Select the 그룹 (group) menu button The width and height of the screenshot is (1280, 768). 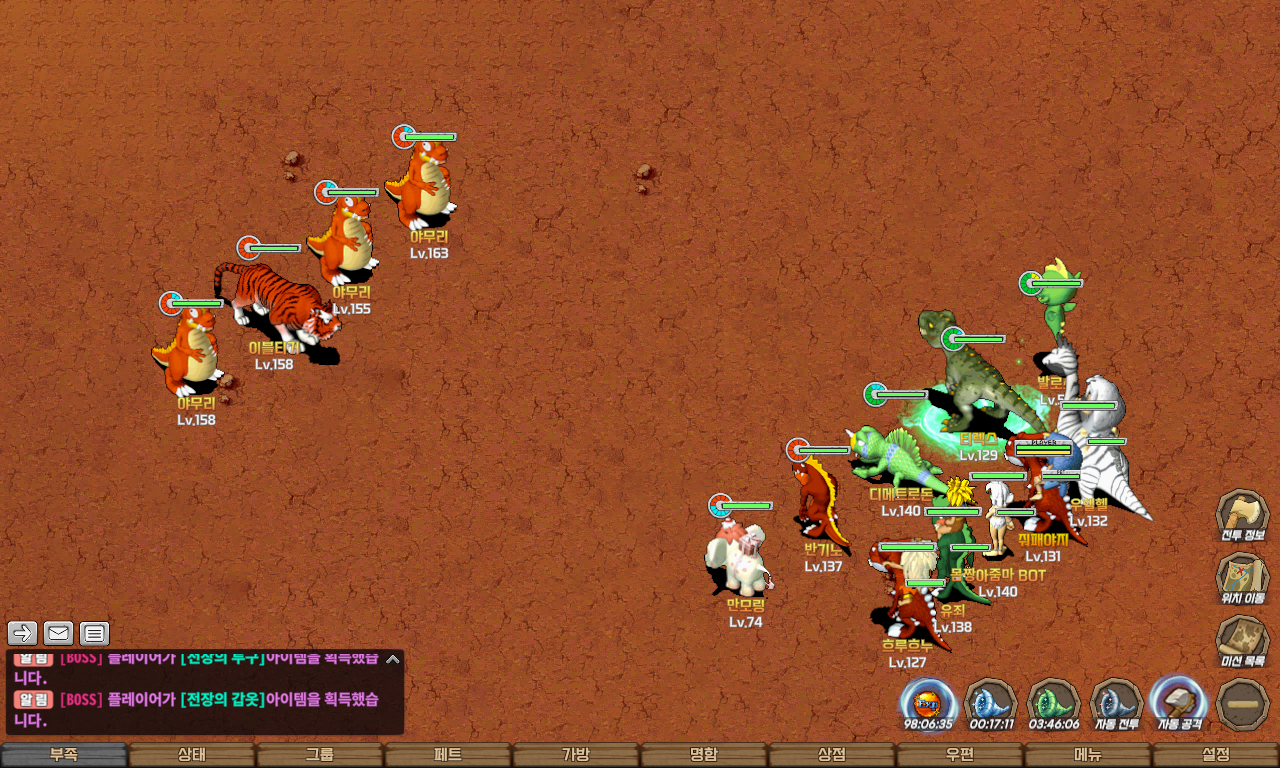[x=320, y=755]
